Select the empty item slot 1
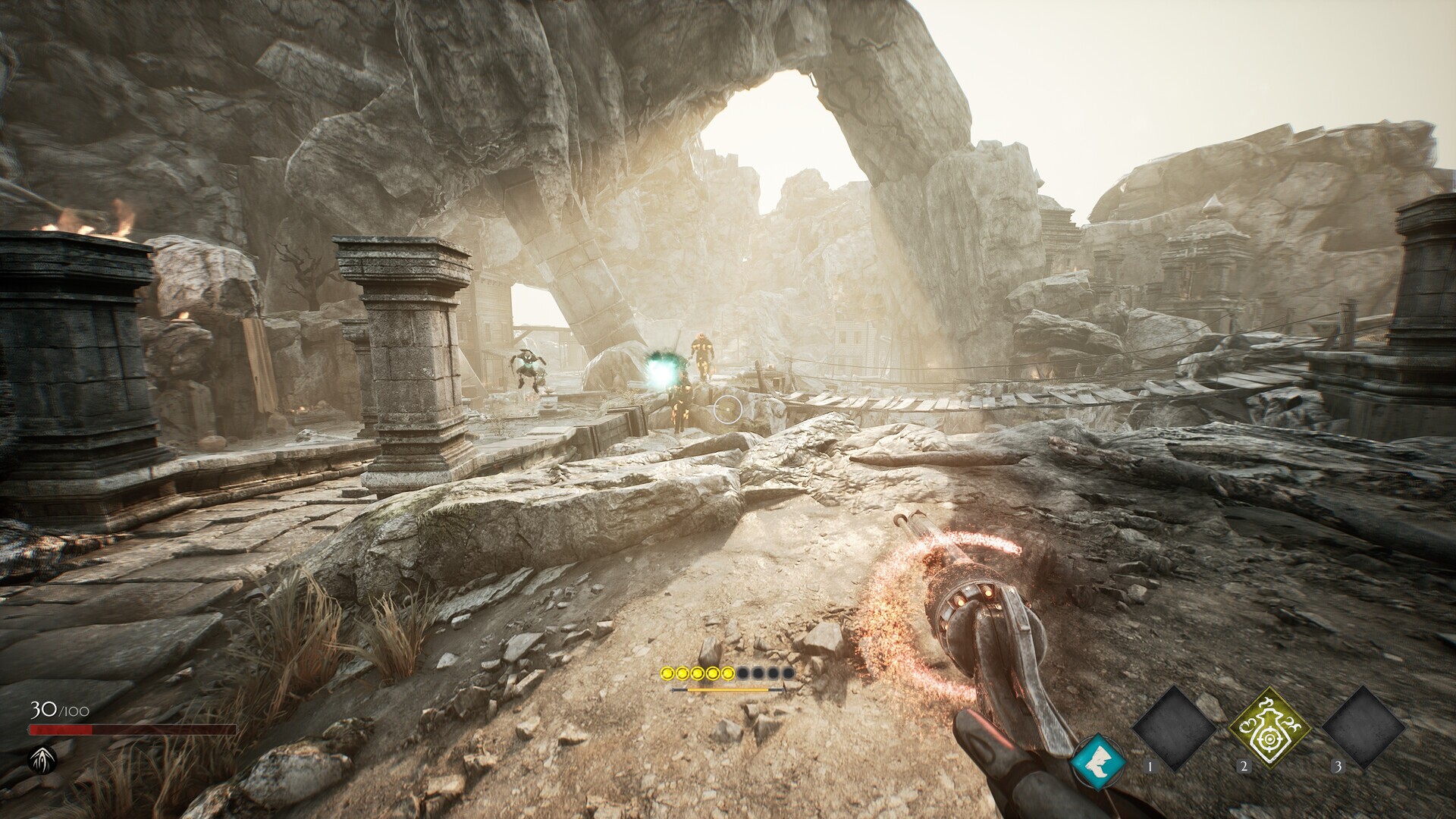 pos(1174,728)
